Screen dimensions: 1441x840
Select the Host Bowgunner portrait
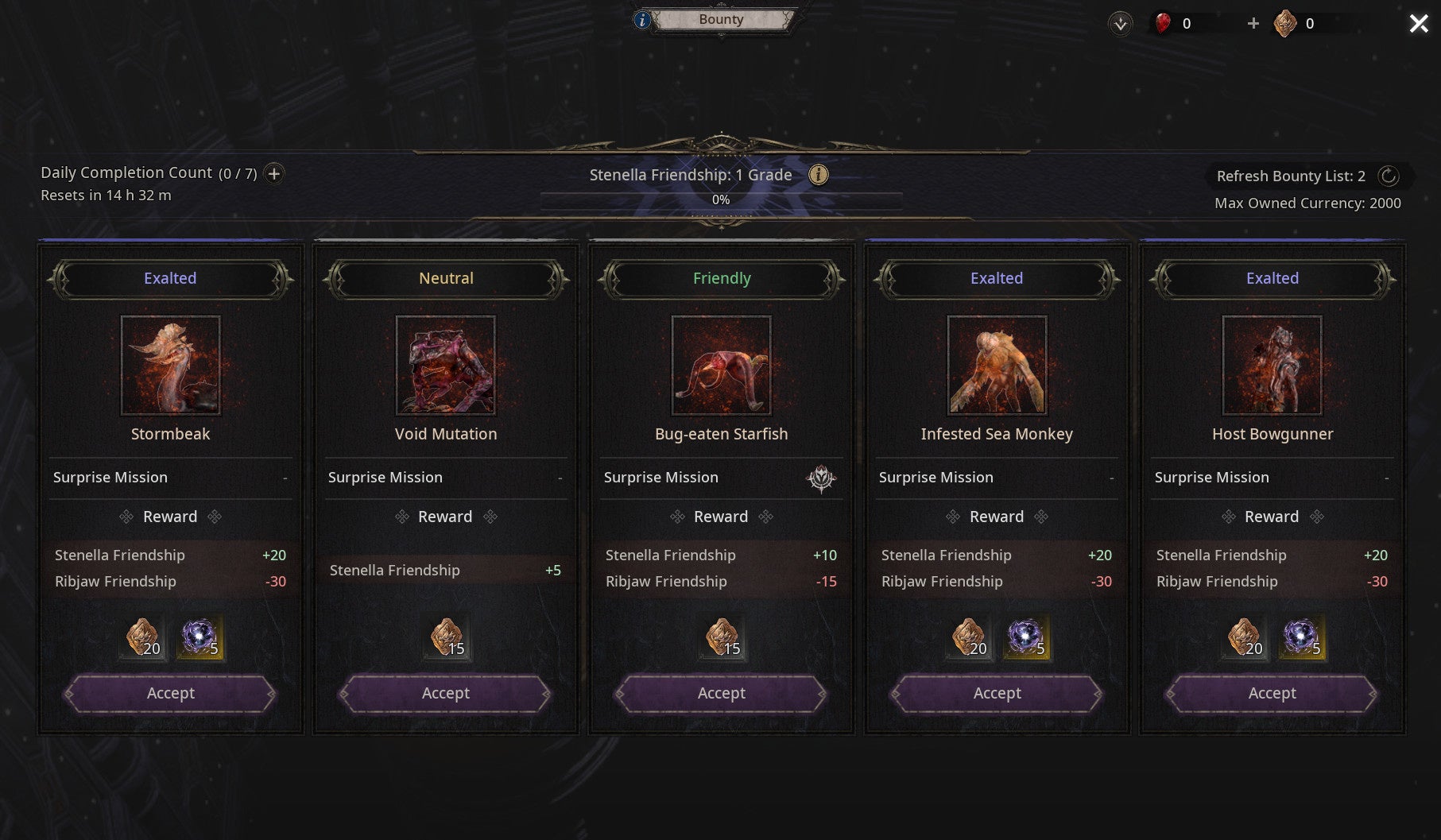tap(1272, 366)
